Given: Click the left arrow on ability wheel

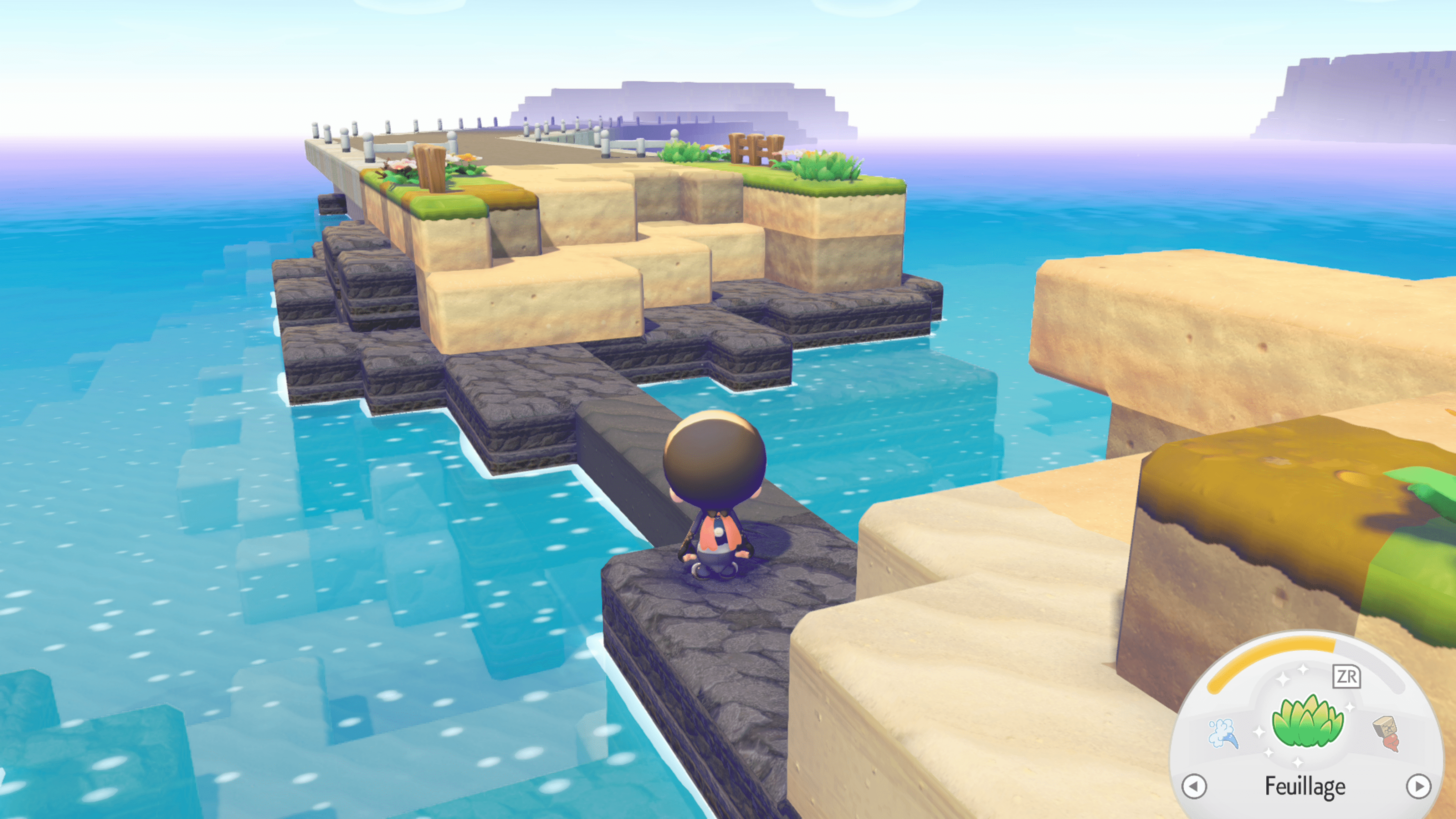Looking at the screenshot, I should click(x=1194, y=786).
